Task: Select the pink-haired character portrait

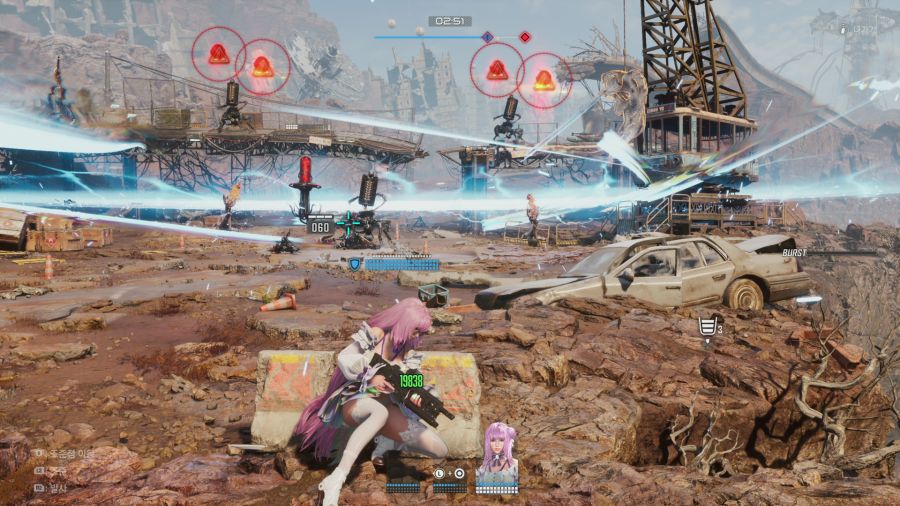Action: click(x=496, y=451)
